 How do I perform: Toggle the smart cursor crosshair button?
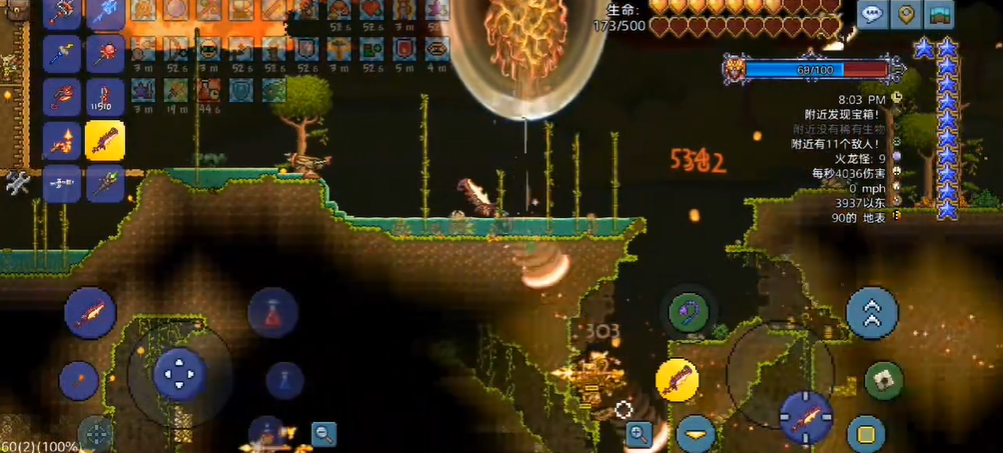tap(97, 434)
